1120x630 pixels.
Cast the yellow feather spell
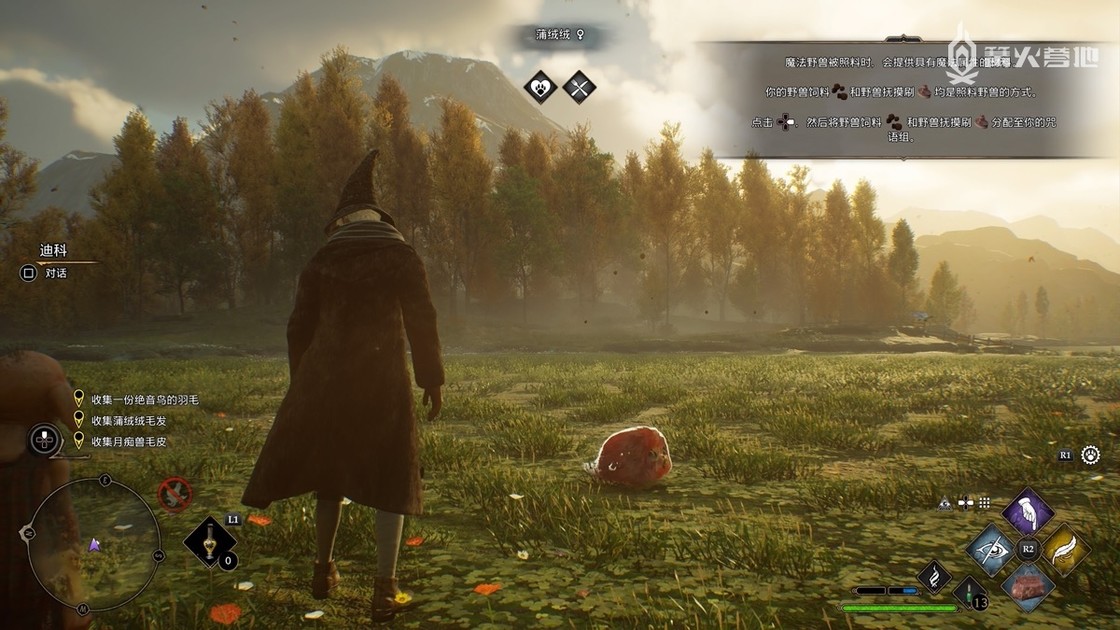pos(1064,549)
